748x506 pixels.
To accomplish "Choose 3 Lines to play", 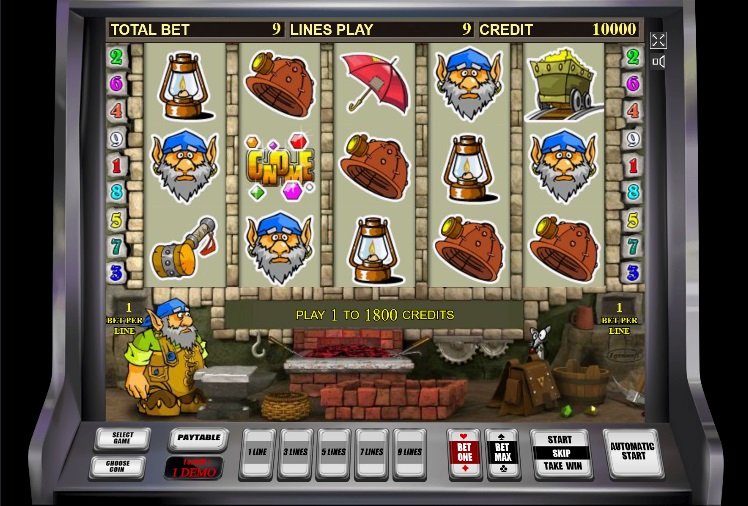I will pos(295,453).
